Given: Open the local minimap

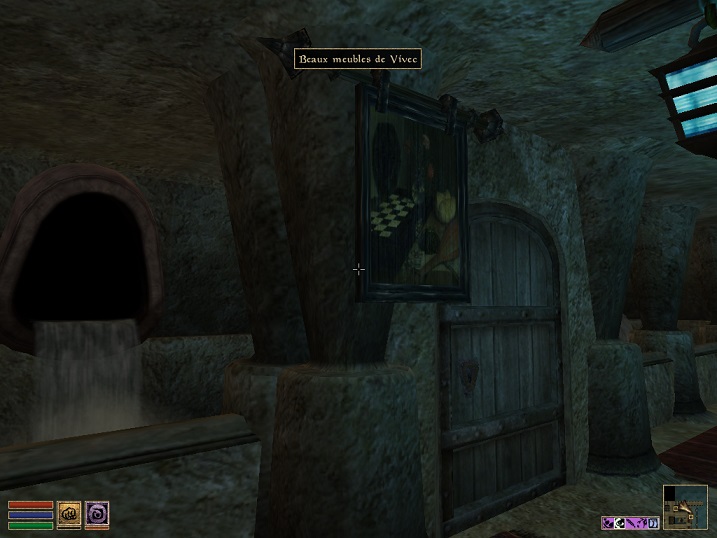Looking at the screenshot, I should 684,507.
